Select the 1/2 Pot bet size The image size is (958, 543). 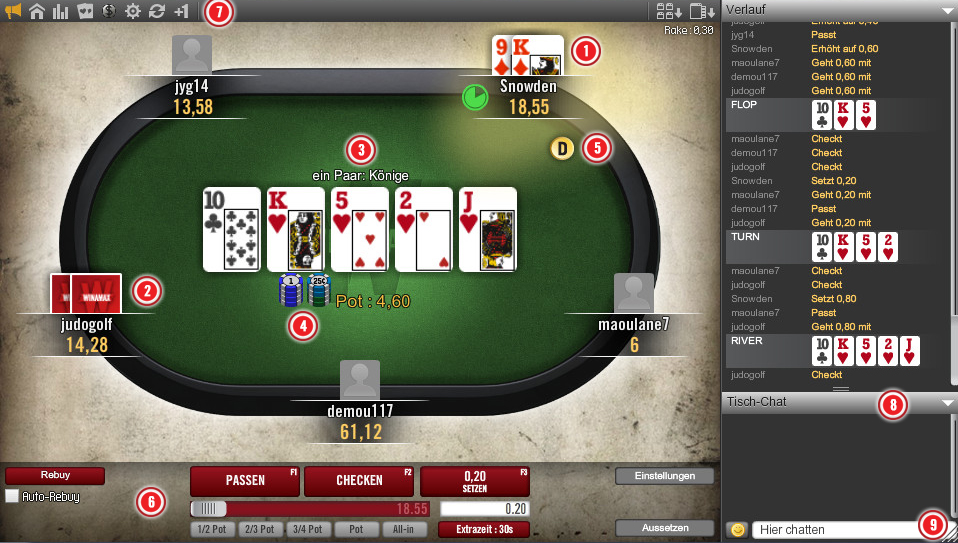pos(211,529)
